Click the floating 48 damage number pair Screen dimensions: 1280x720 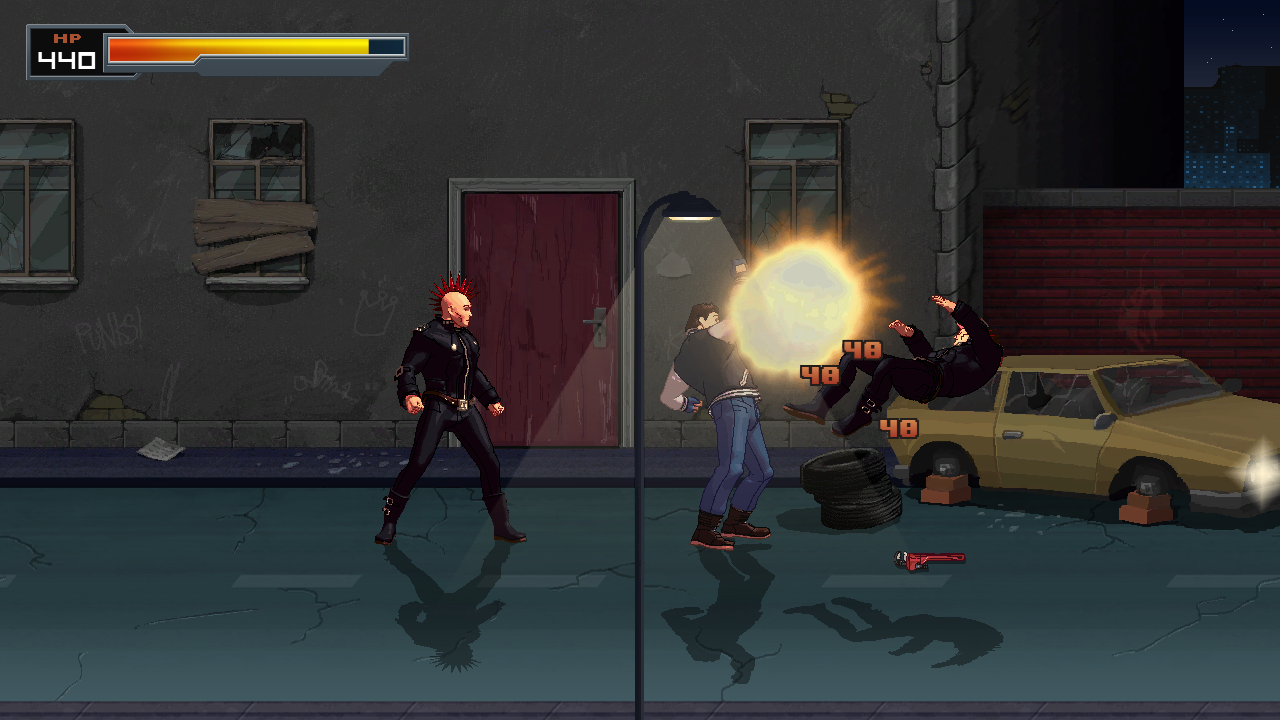point(840,360)
